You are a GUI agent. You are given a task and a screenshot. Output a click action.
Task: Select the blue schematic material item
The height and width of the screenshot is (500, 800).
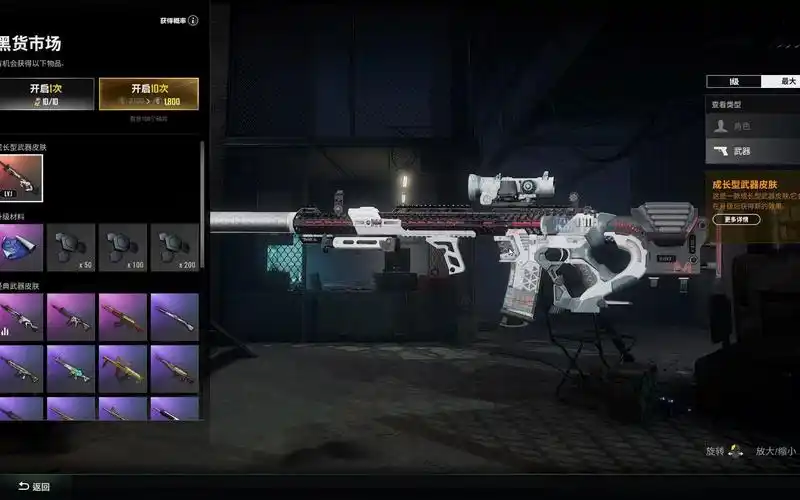pyautogui.click(x=21, y=247)
